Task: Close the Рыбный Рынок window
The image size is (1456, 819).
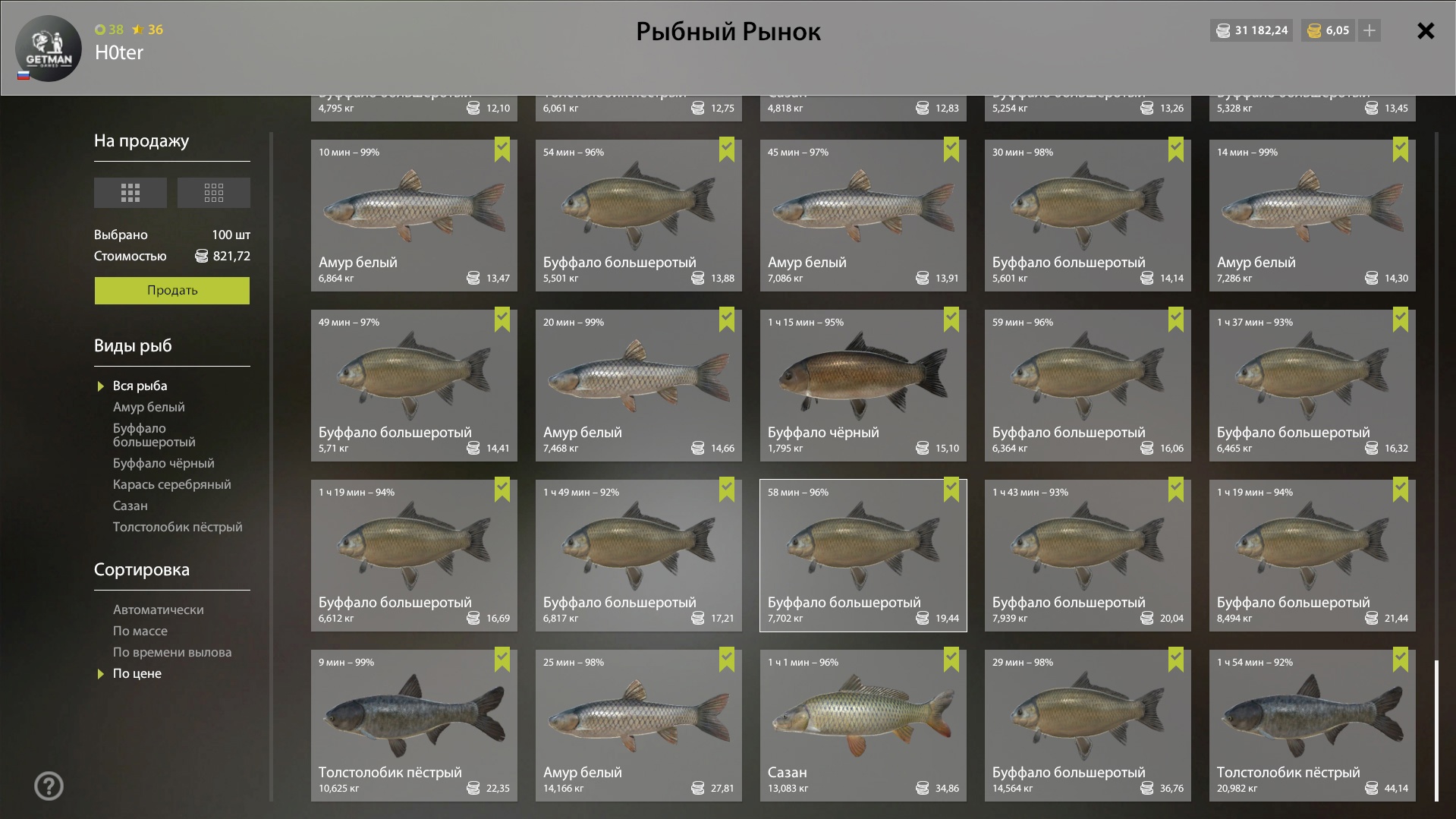Action: [x=1426, y=31]
